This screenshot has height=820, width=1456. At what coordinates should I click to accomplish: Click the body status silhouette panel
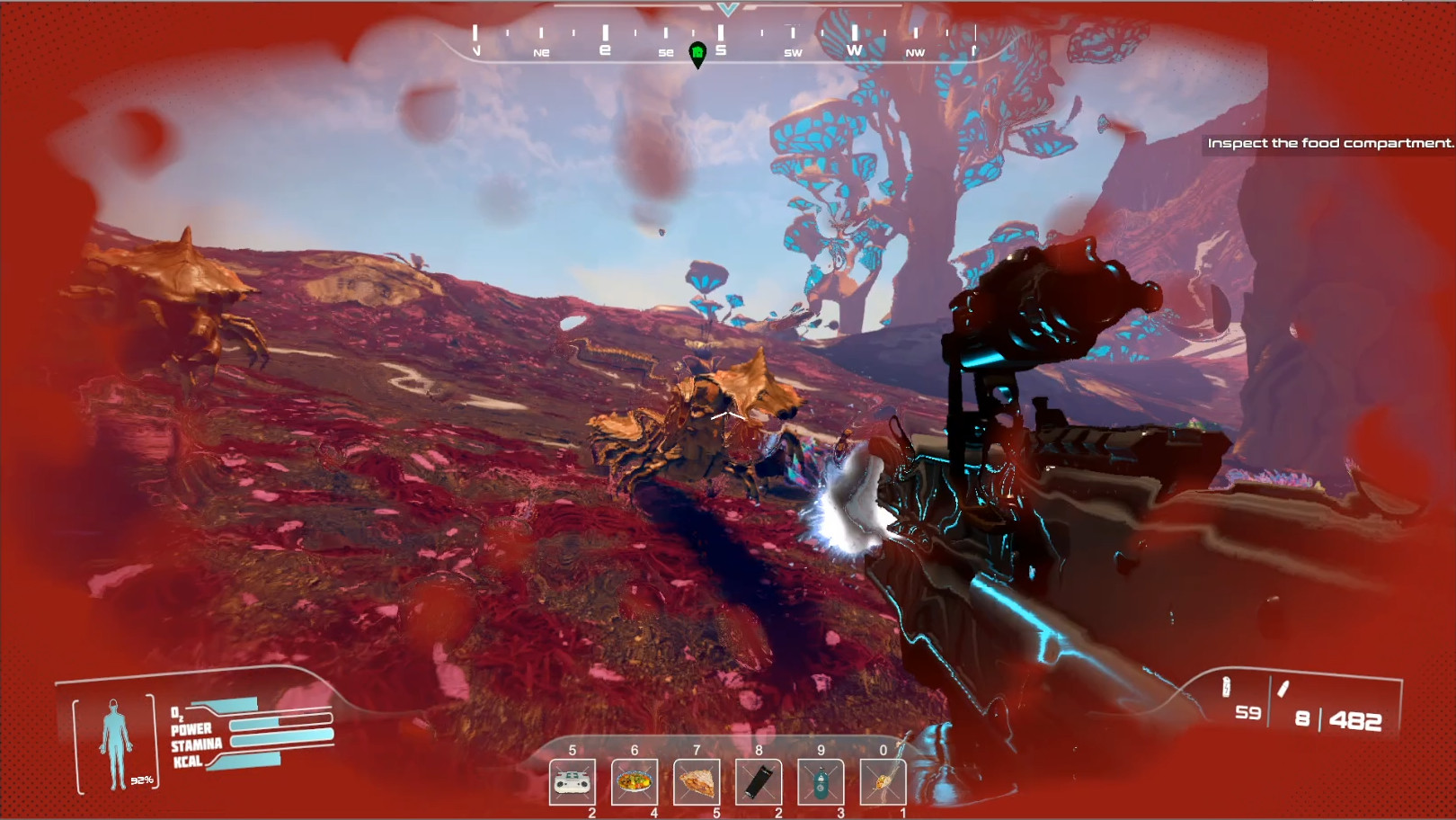tap(116, 744)
